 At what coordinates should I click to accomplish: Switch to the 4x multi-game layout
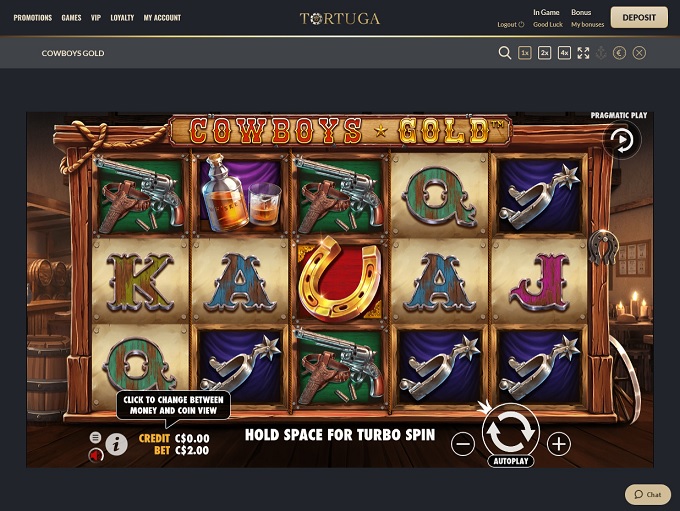(x=564, y=53)
